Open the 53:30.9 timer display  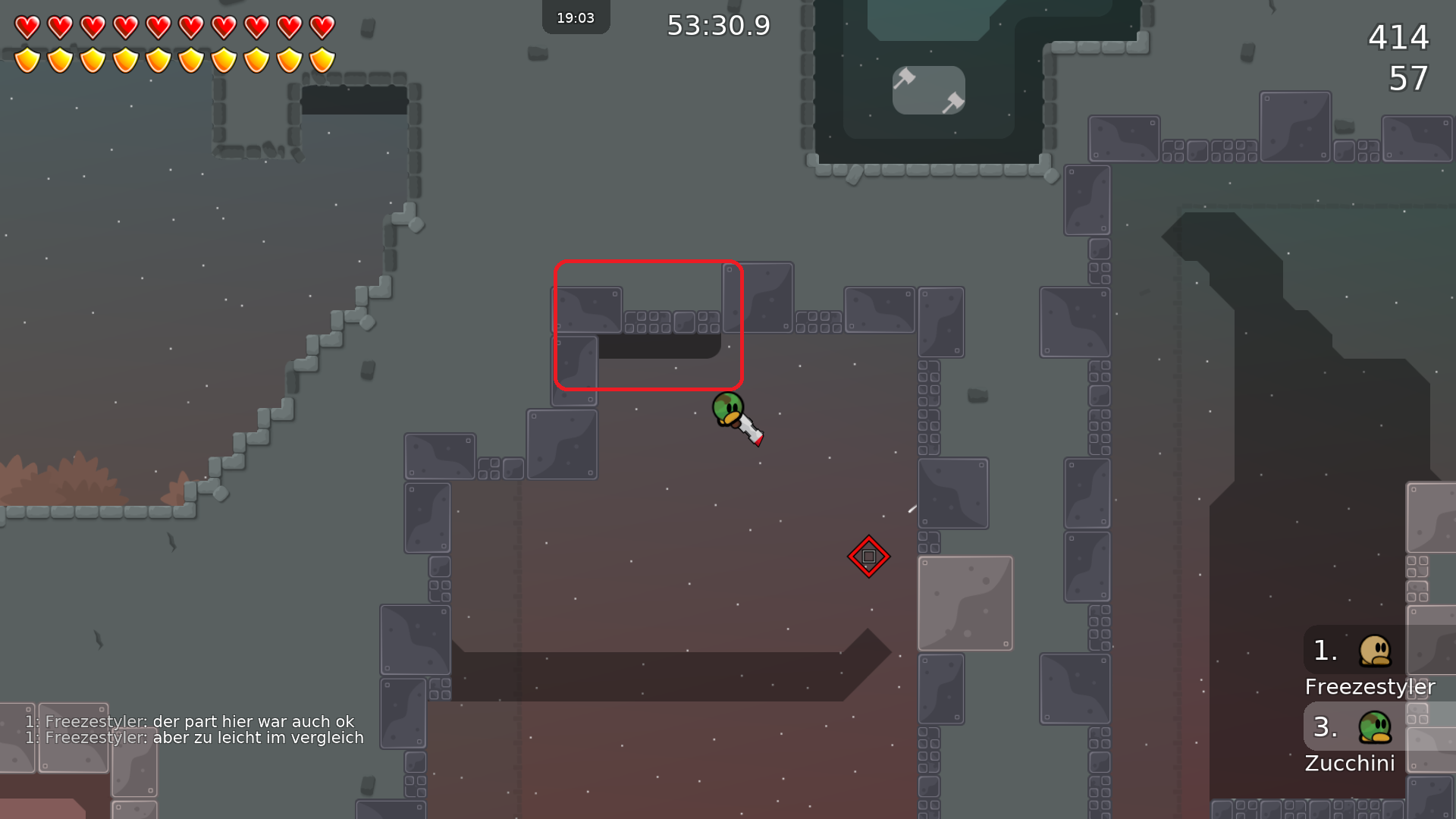[717, 25]
